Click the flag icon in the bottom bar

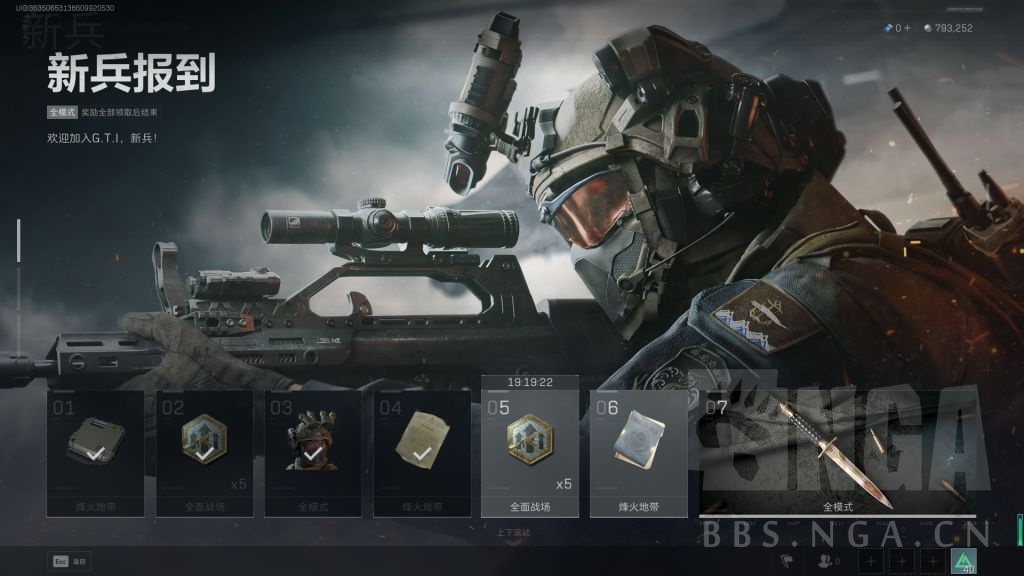[x=786, y=562]
